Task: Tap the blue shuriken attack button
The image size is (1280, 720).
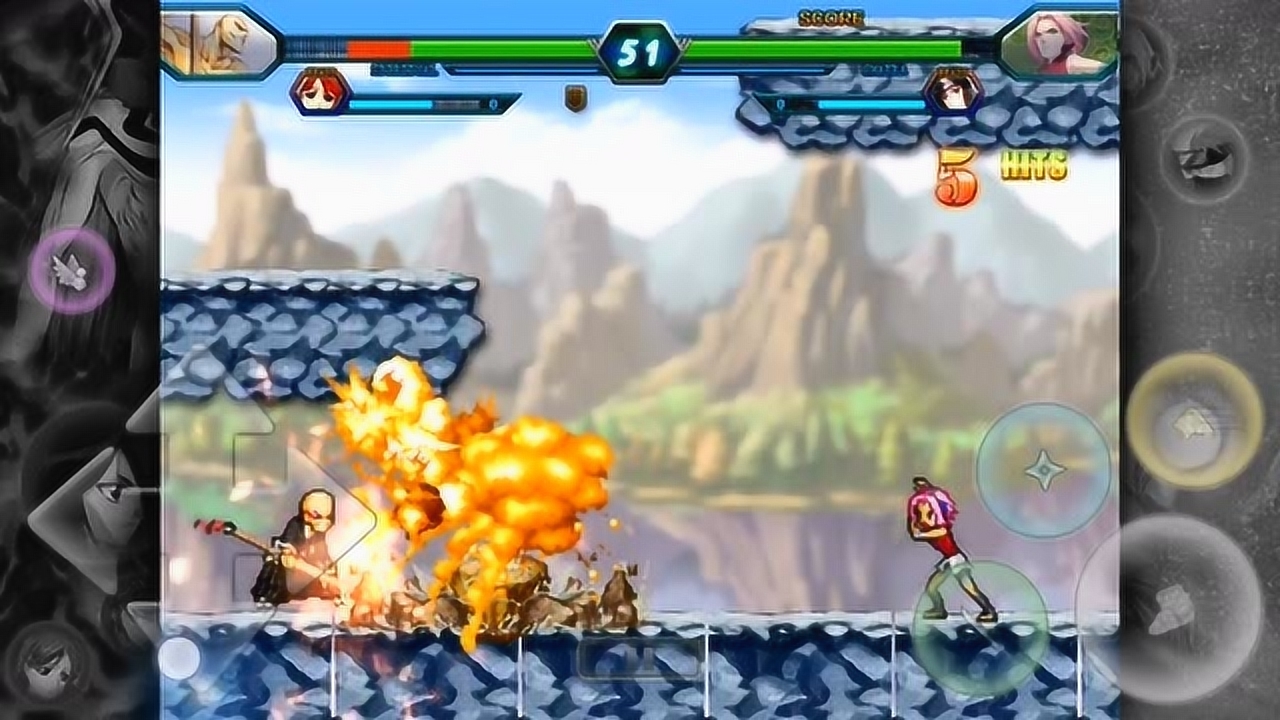Action: 1043,469
